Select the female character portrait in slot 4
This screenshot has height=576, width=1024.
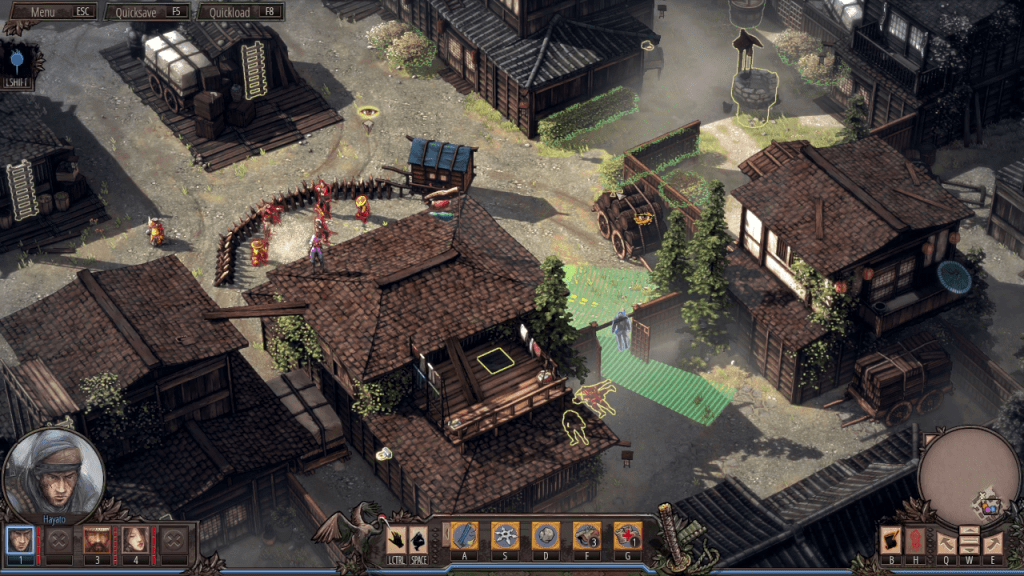coord(135,540)
